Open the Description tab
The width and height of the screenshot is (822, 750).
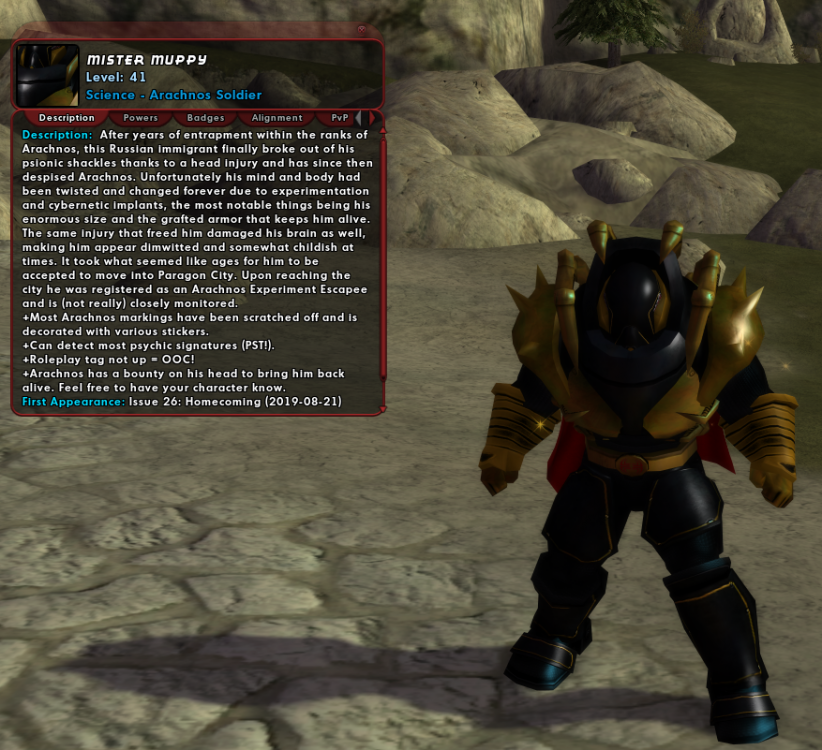67,118
